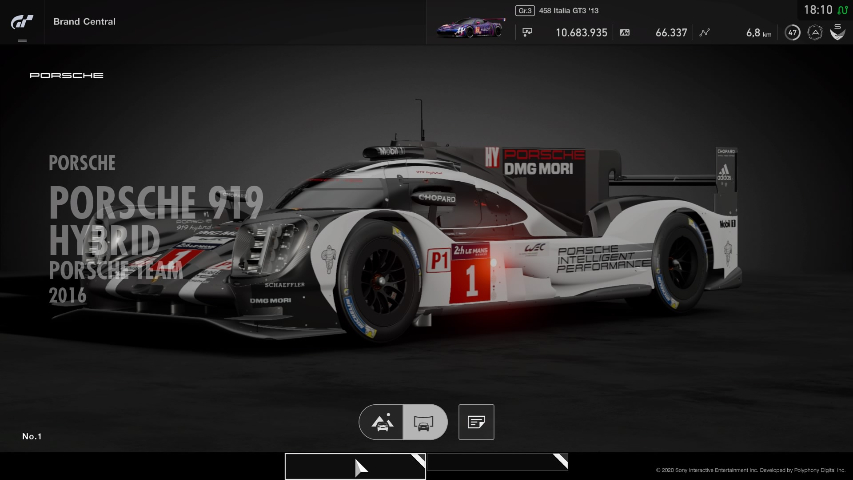Open the car description notes
The width and height of the screenshot is (853, 480).
(x=476, y=422)
